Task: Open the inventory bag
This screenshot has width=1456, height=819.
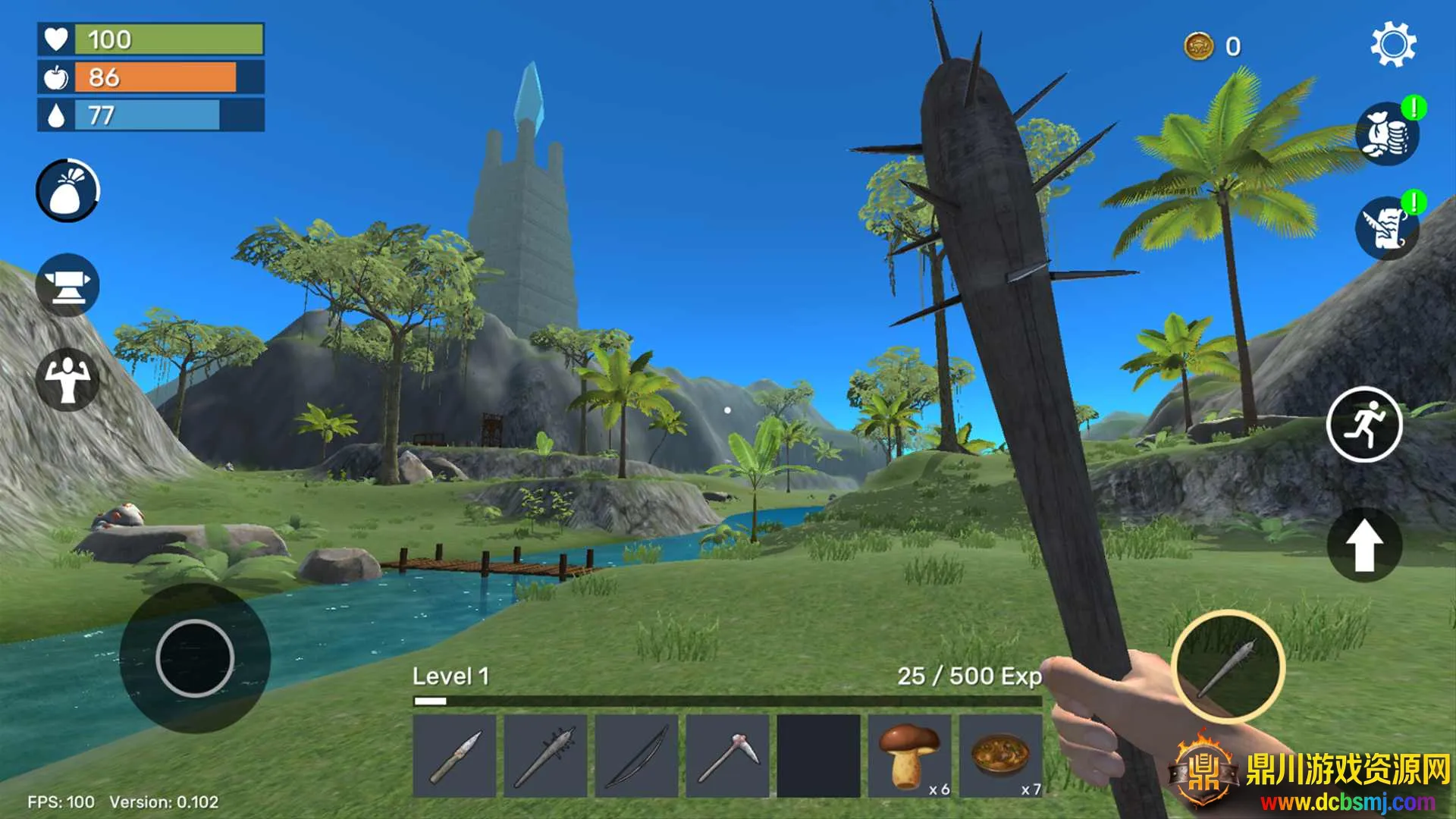Action: pos(67,190)
